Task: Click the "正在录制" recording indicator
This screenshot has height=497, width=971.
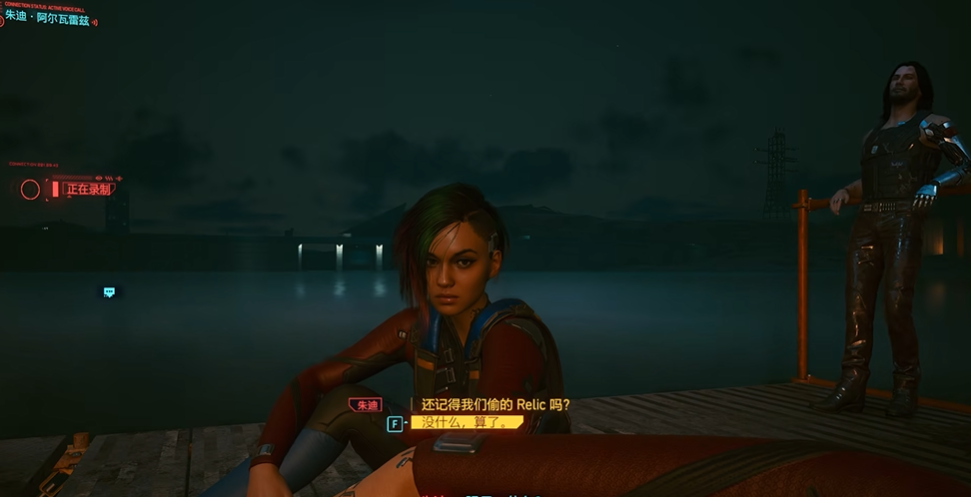Action: [x=88, y=189]
